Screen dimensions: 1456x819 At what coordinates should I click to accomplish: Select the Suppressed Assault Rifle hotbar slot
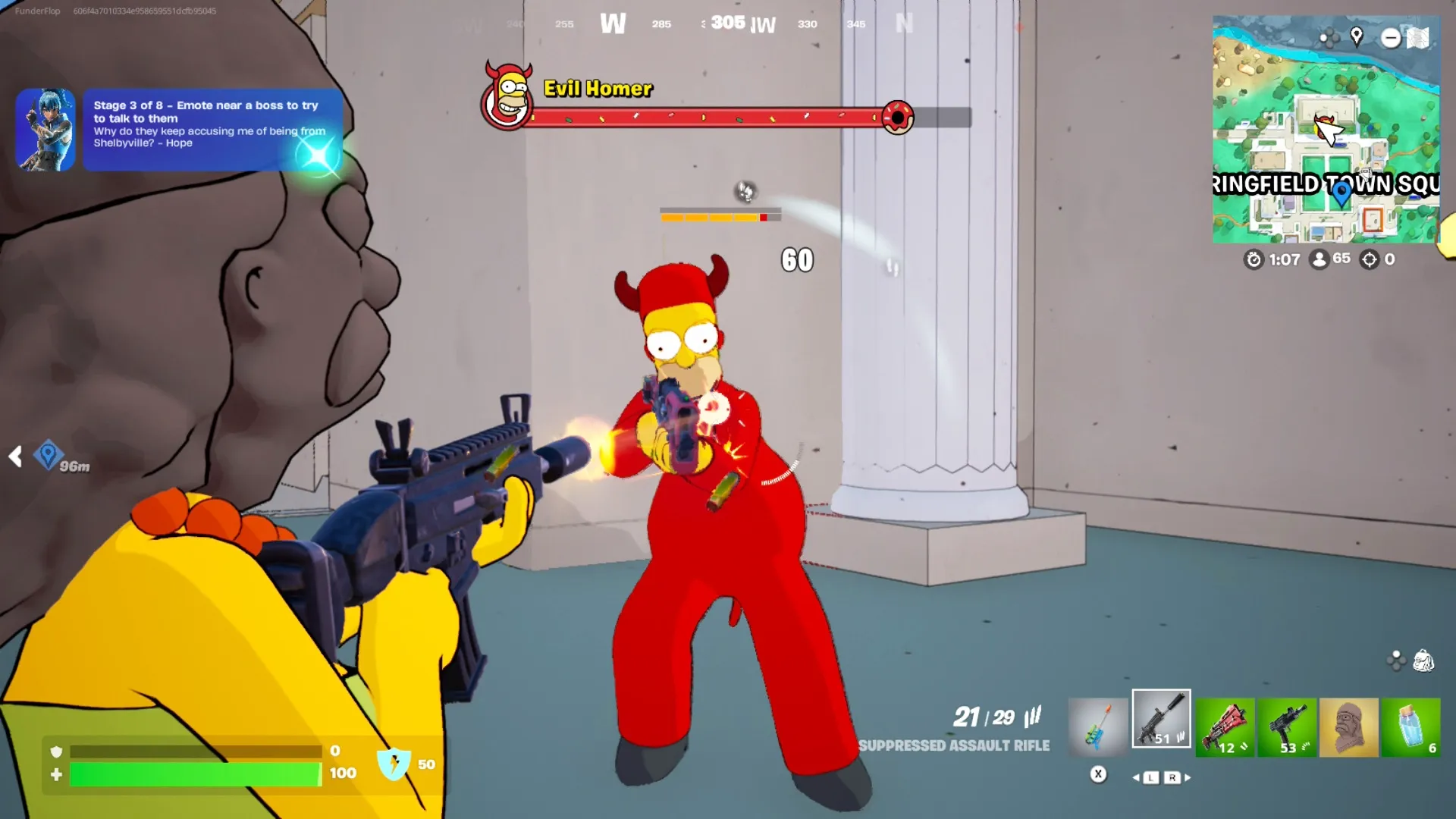click(x=1161, y=719)
